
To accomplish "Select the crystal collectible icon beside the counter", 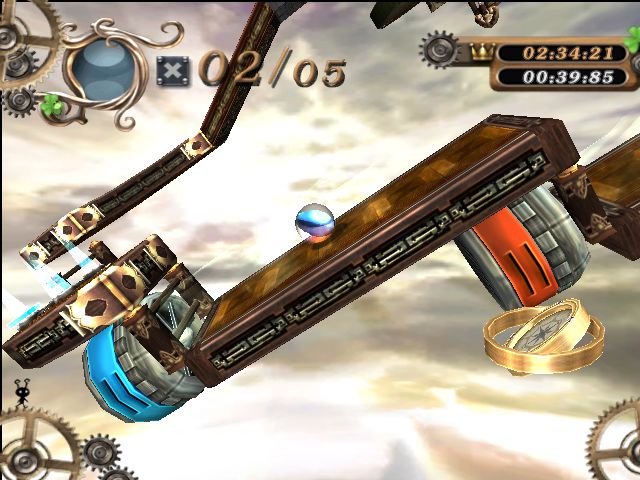I will pos(172,71).
